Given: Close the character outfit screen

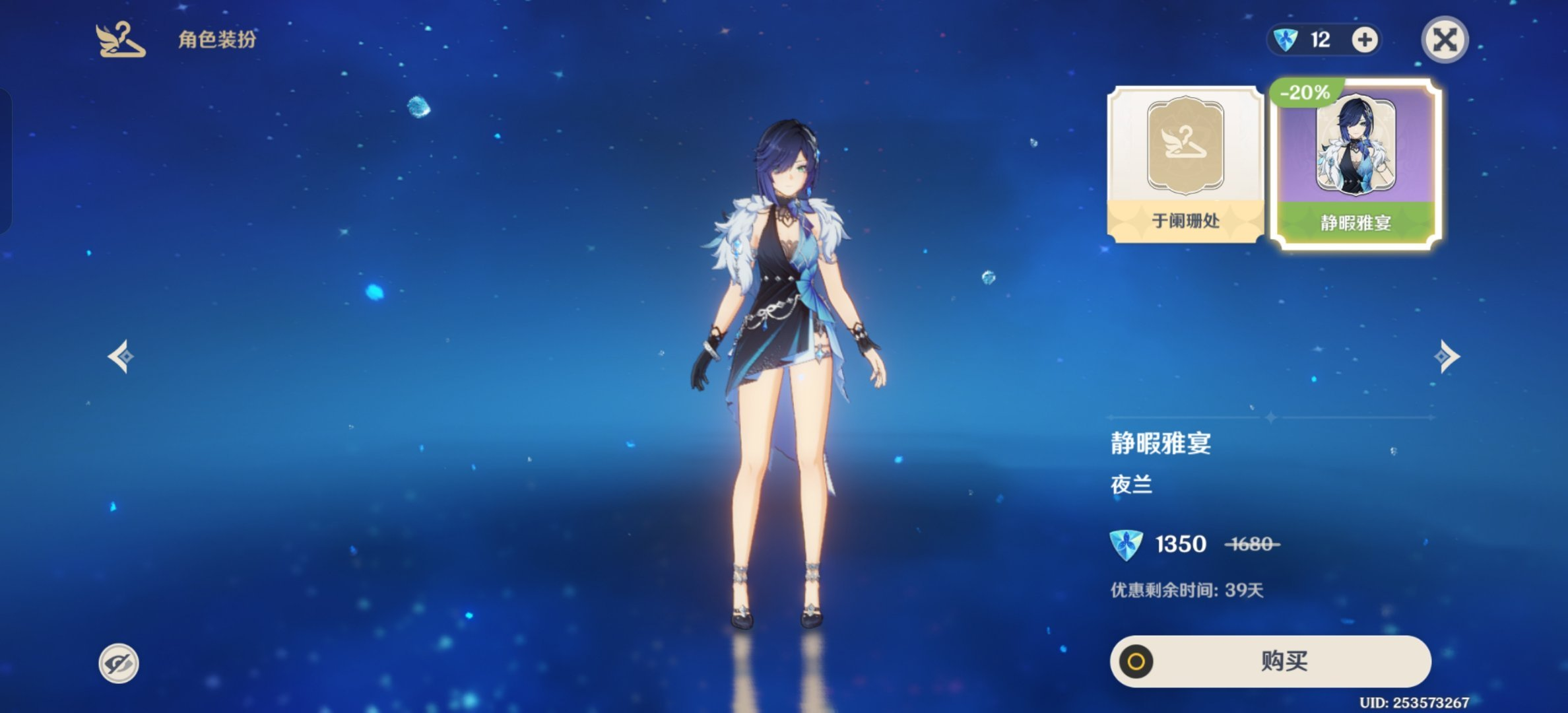Looking at the screenshot, I should [1444, 40].
